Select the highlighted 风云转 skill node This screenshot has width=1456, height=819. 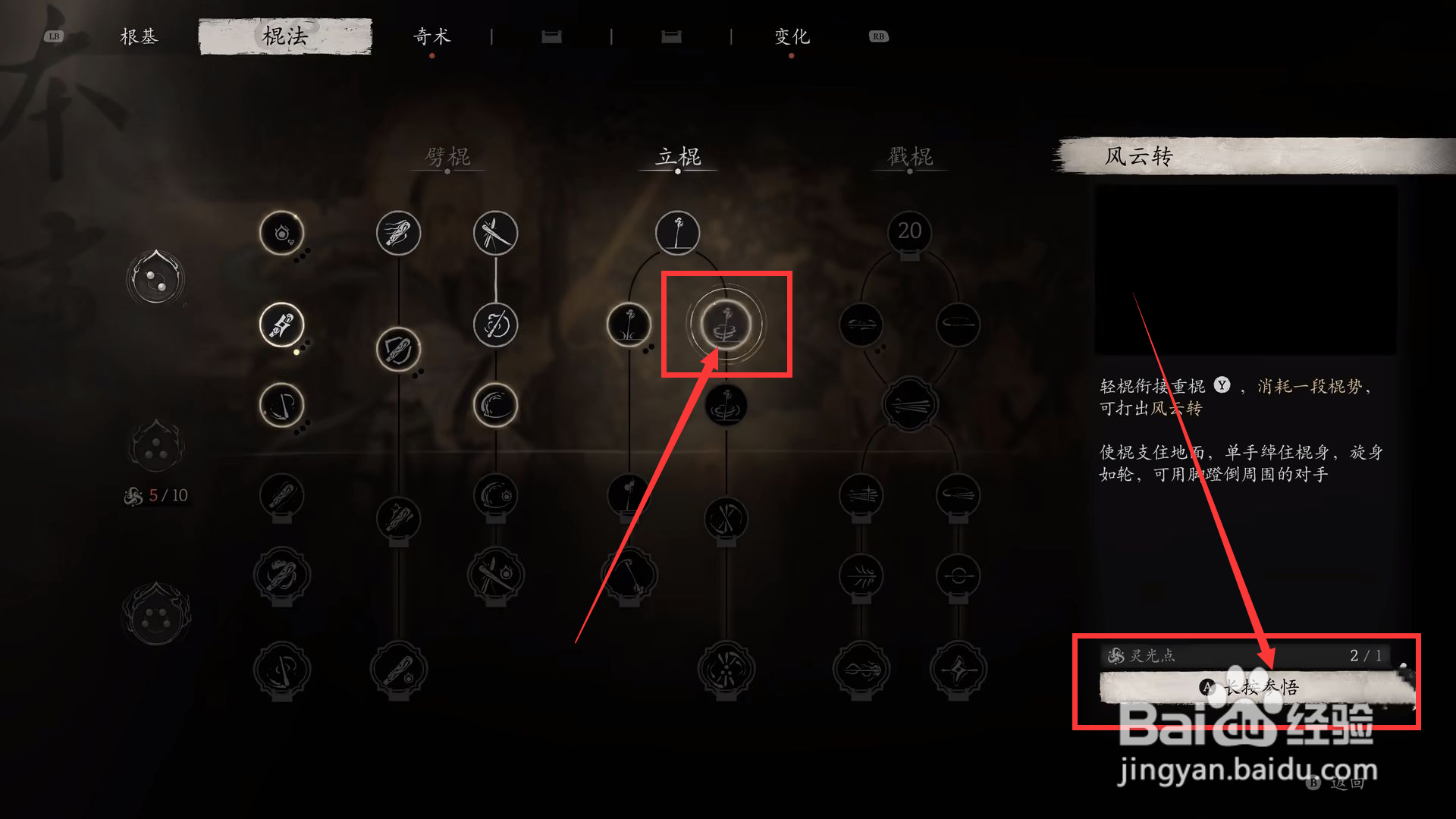pyautogui.click(x=726, y=325)
